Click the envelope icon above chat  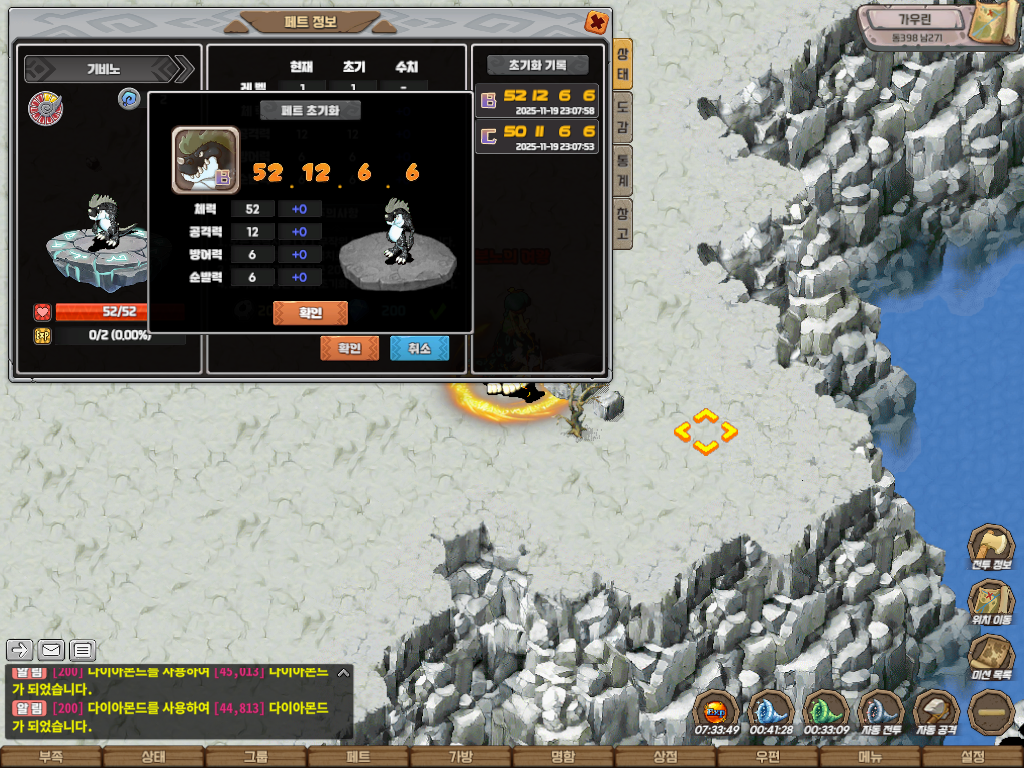coord(51,650)
